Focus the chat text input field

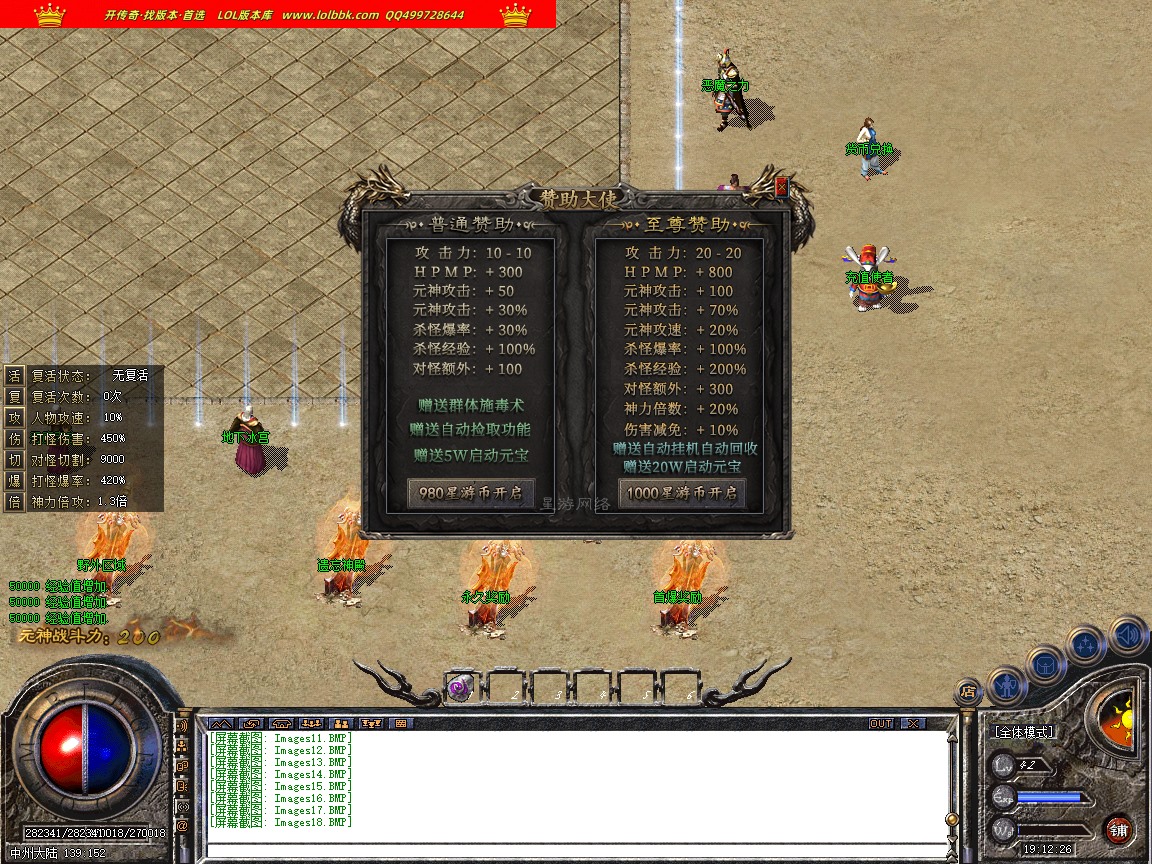575,850
